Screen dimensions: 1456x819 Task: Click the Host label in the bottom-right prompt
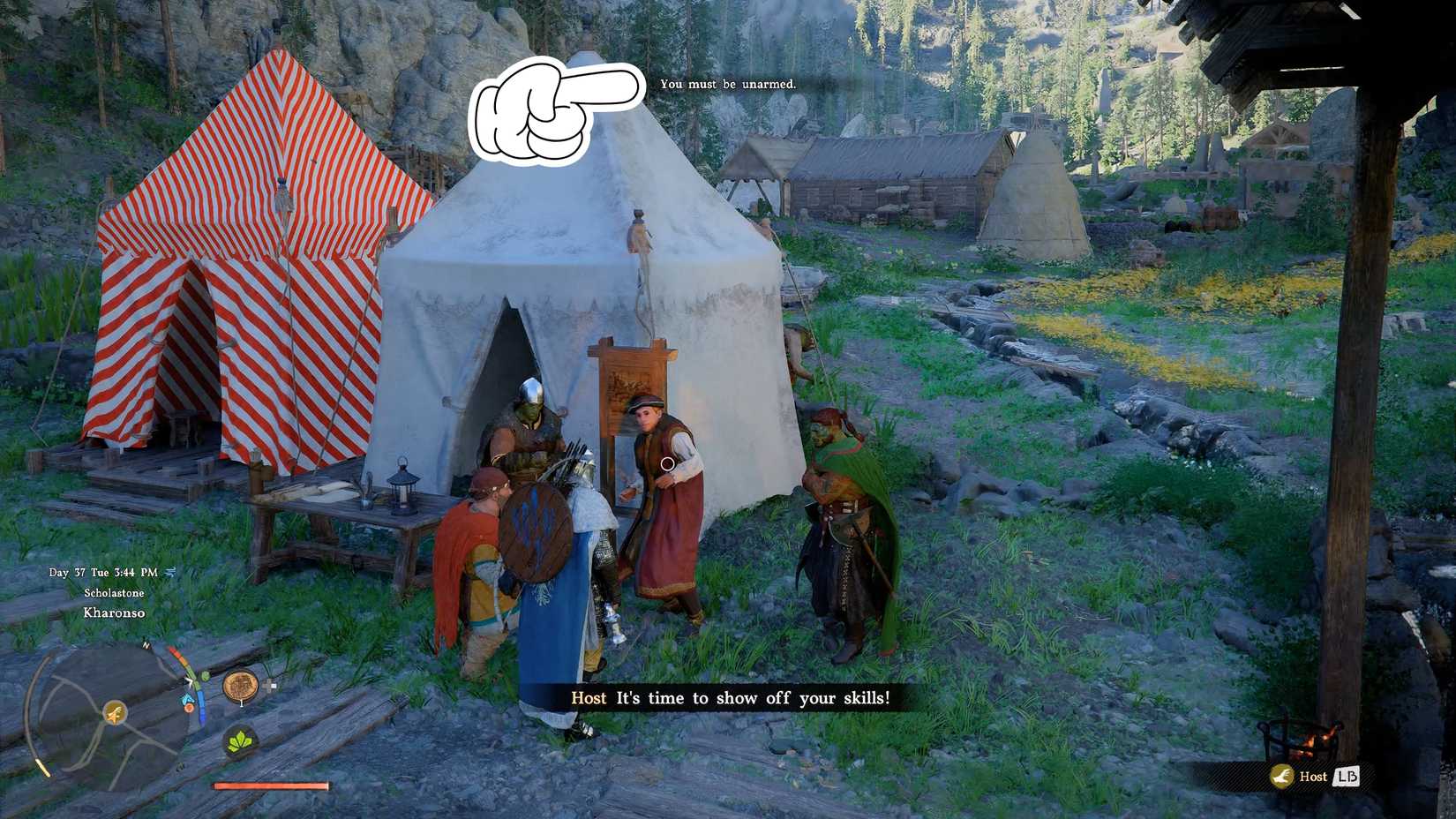coord(1313,777)
